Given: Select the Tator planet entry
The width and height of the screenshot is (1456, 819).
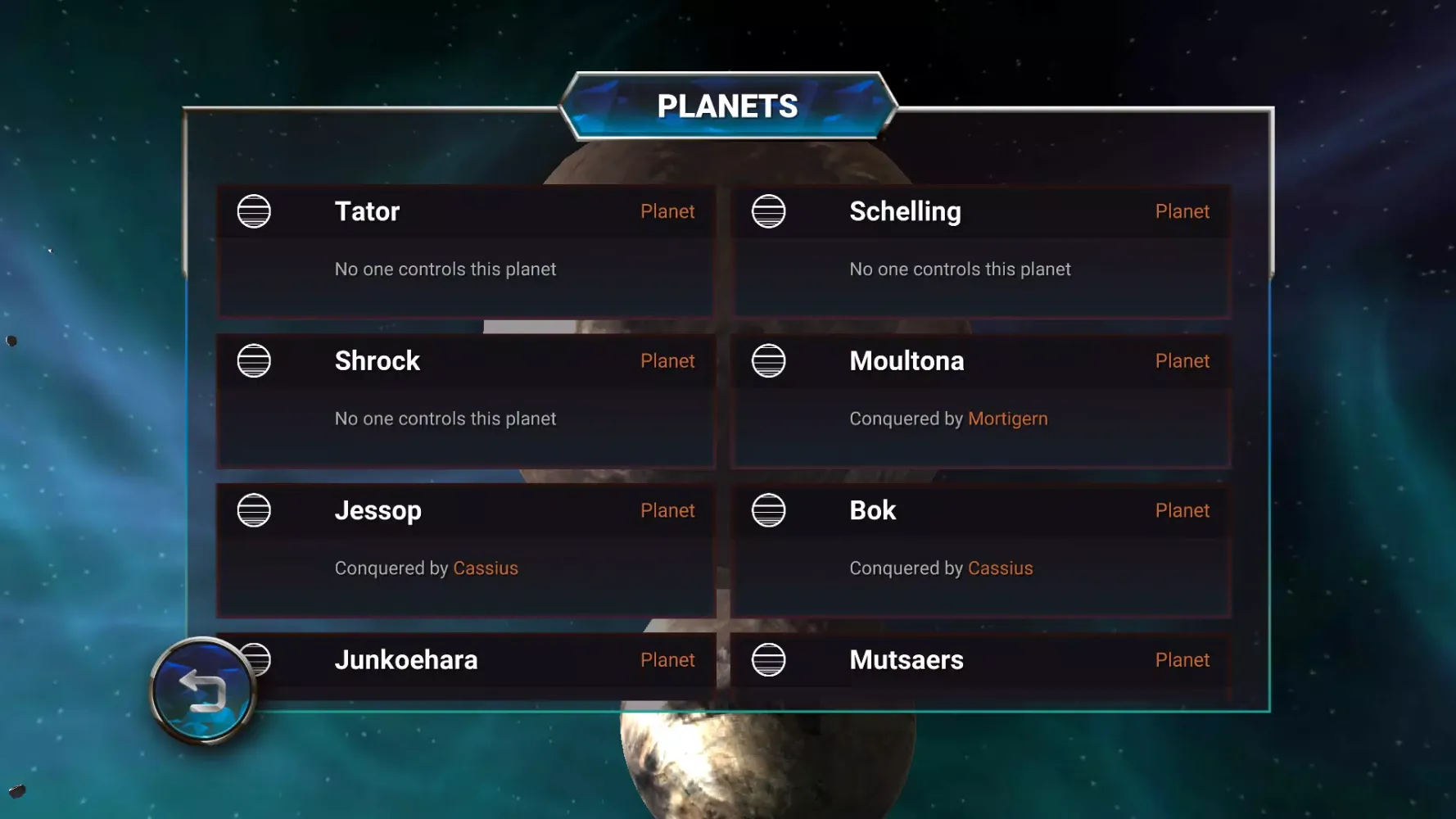Looking at the screenshot, I should point(465,250).
